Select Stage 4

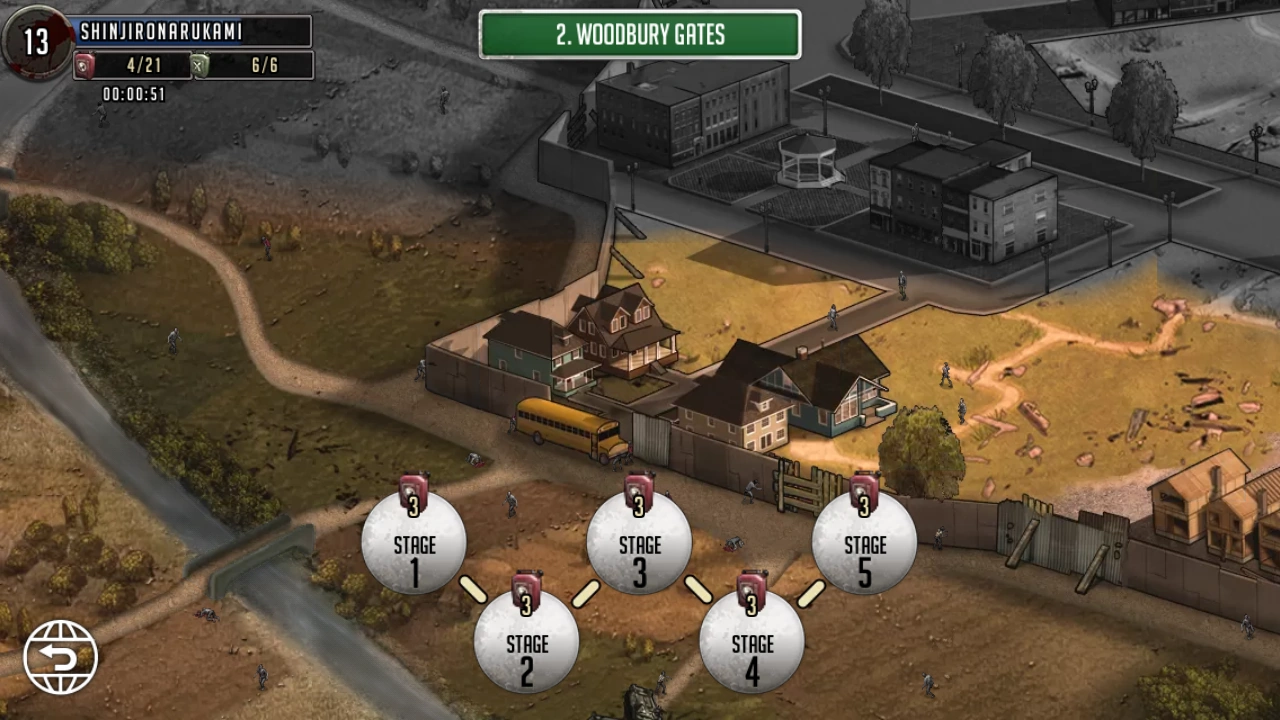pos(751,650)
